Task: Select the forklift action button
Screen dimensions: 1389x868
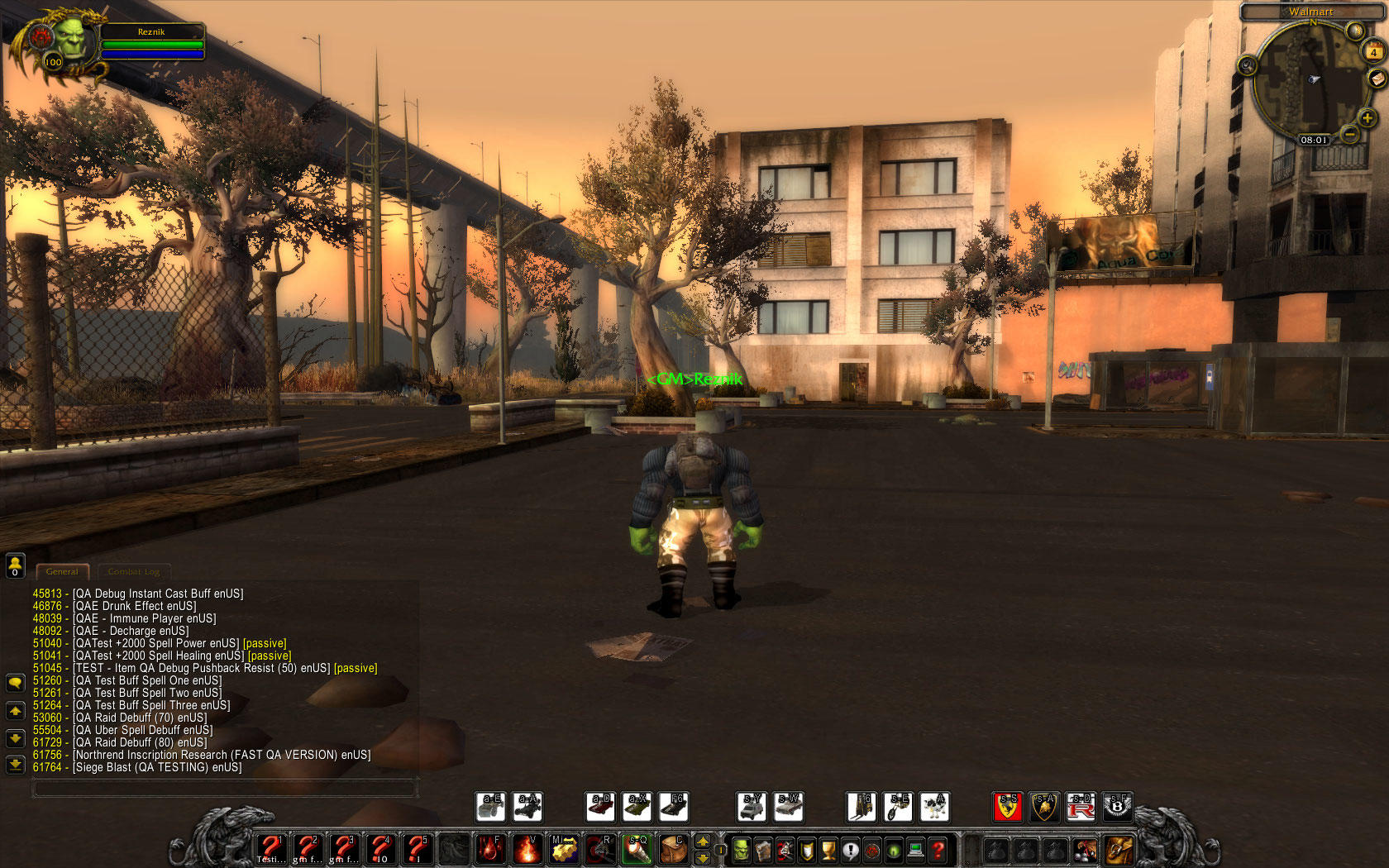Action: (x=861, y=807)
